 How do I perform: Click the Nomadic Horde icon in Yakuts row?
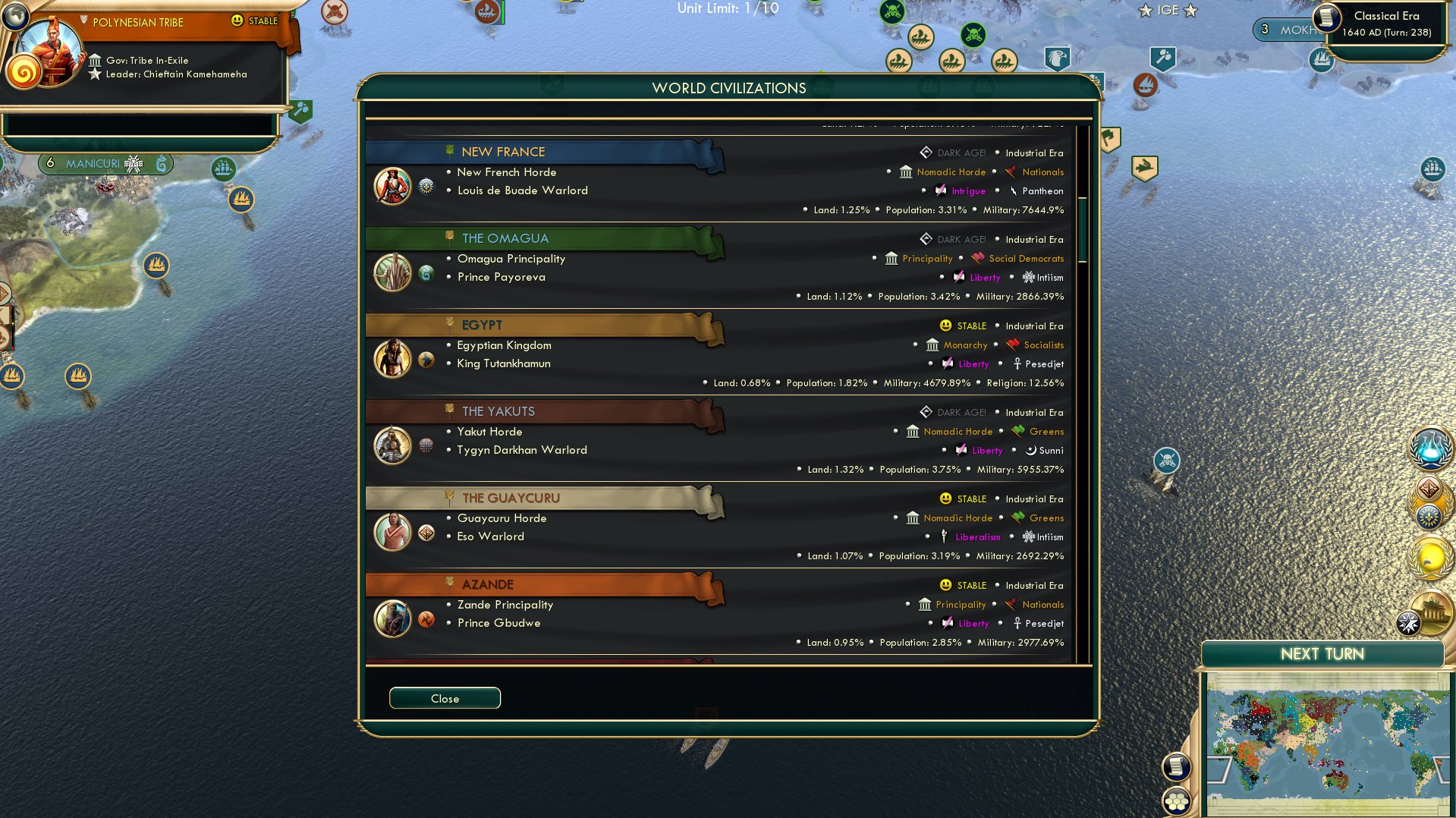pyautogui.click(x=911, y=431)
